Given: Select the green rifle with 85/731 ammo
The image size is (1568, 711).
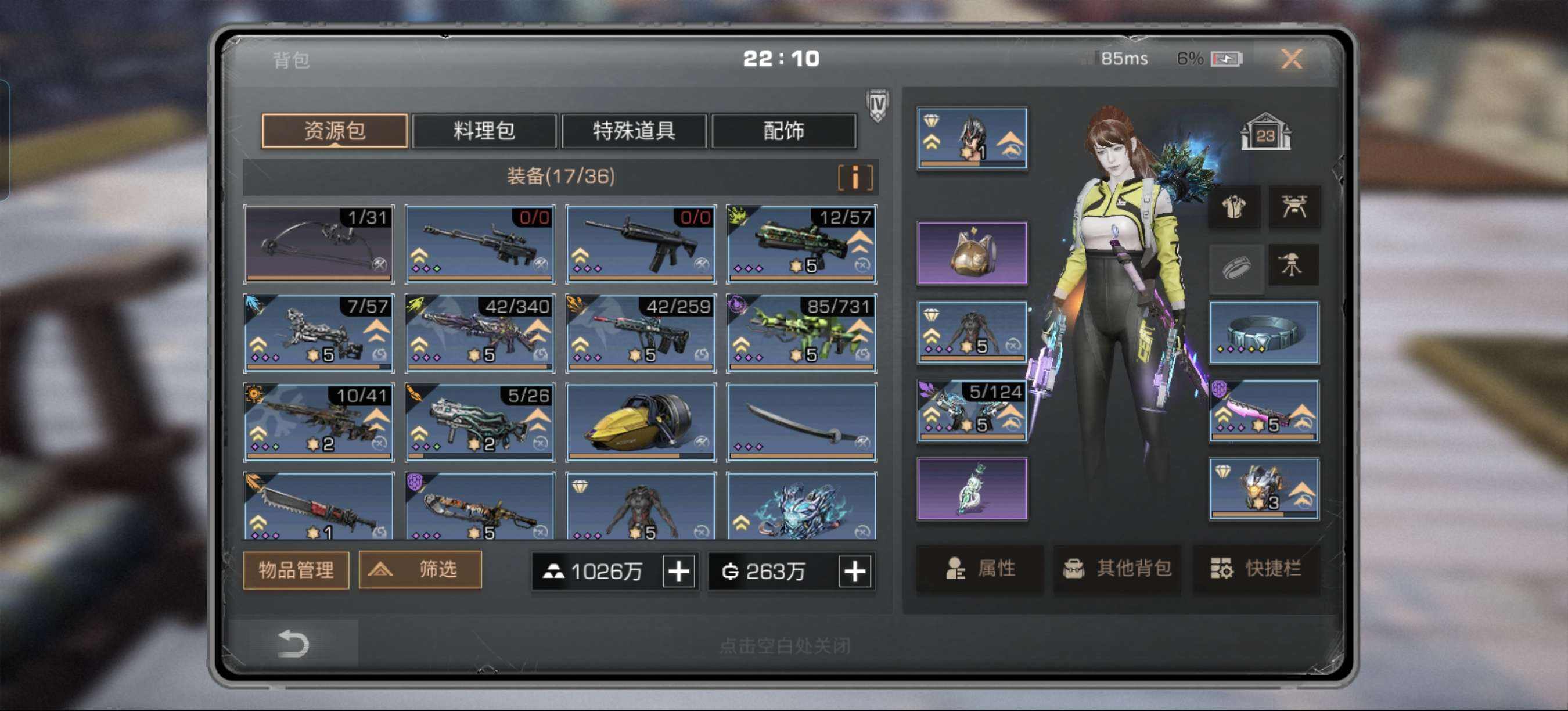Looking at the screenshot, I should (801, 333).
